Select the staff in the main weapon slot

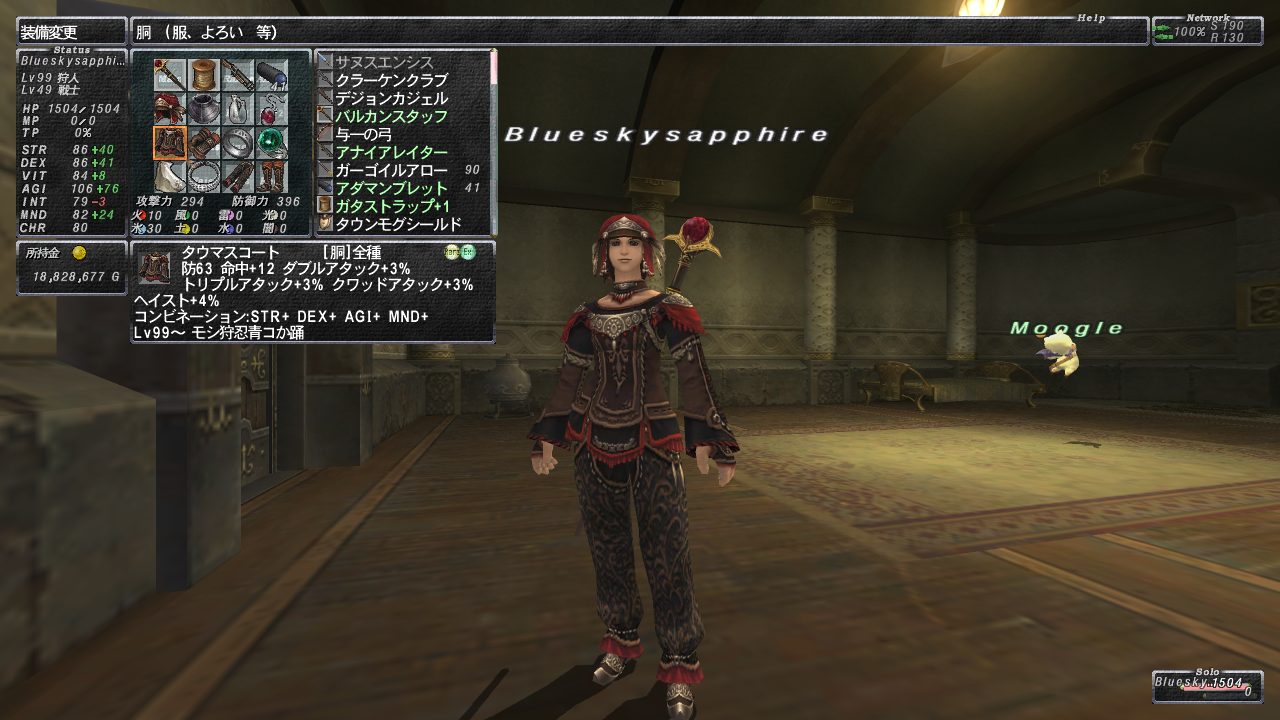[169, 75]
